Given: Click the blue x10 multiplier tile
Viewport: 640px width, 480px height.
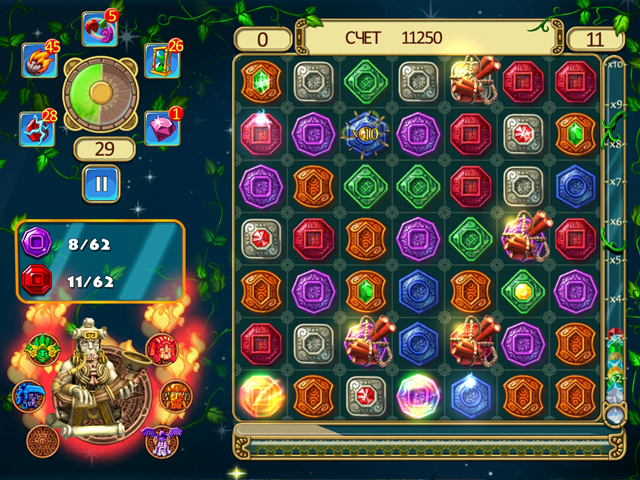Looking at the screenshot, I should 364,132.
